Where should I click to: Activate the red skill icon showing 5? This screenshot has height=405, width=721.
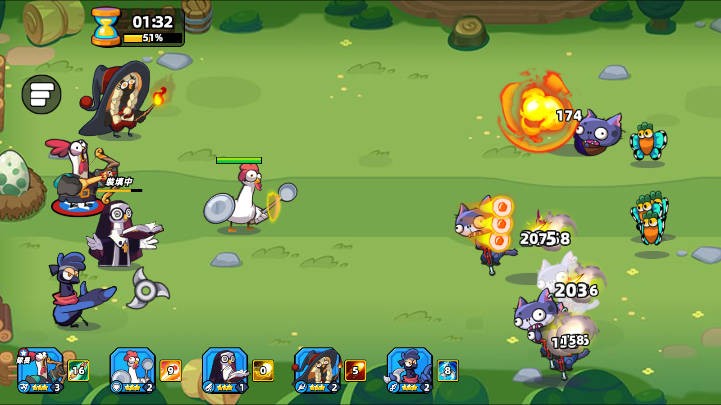point(355,371)
